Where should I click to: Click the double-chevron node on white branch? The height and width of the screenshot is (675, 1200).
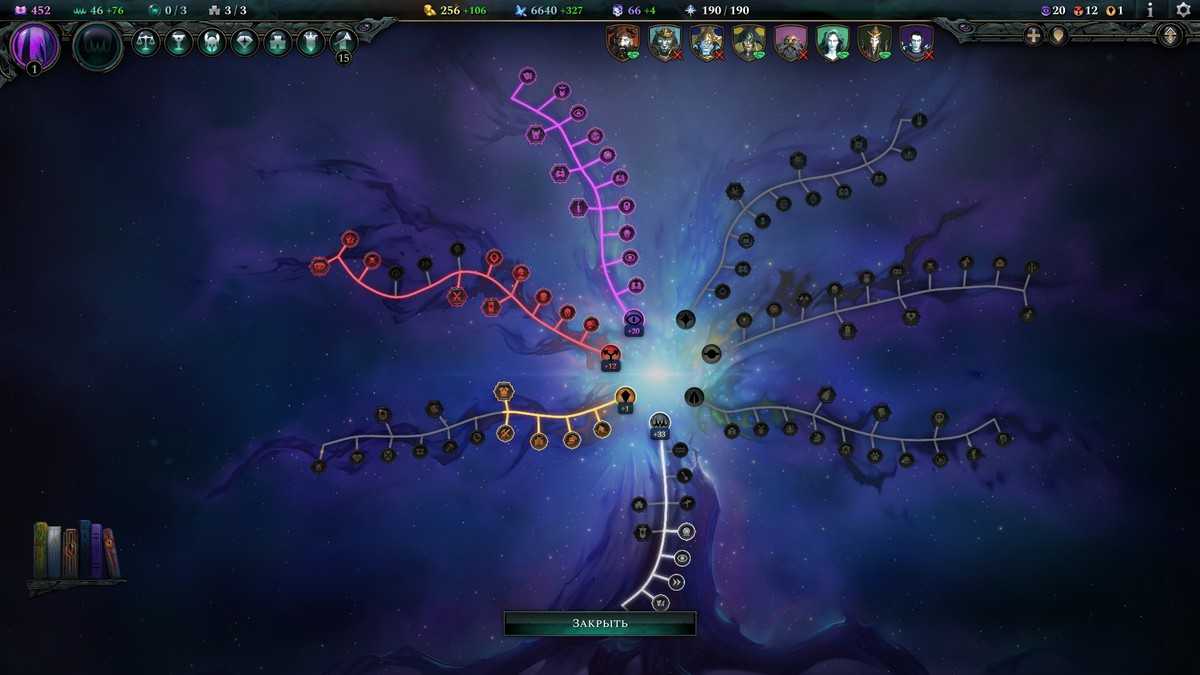pyautogui.click(x=677, y=582)
